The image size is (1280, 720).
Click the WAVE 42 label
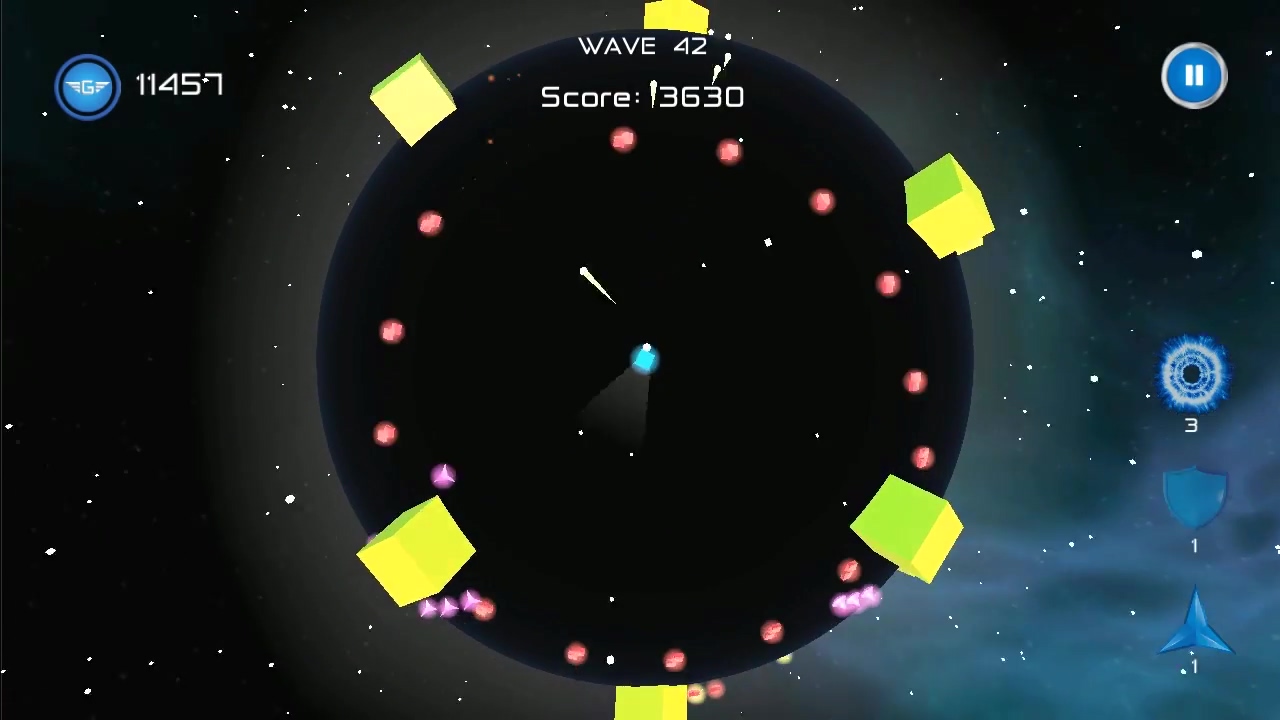642,46
